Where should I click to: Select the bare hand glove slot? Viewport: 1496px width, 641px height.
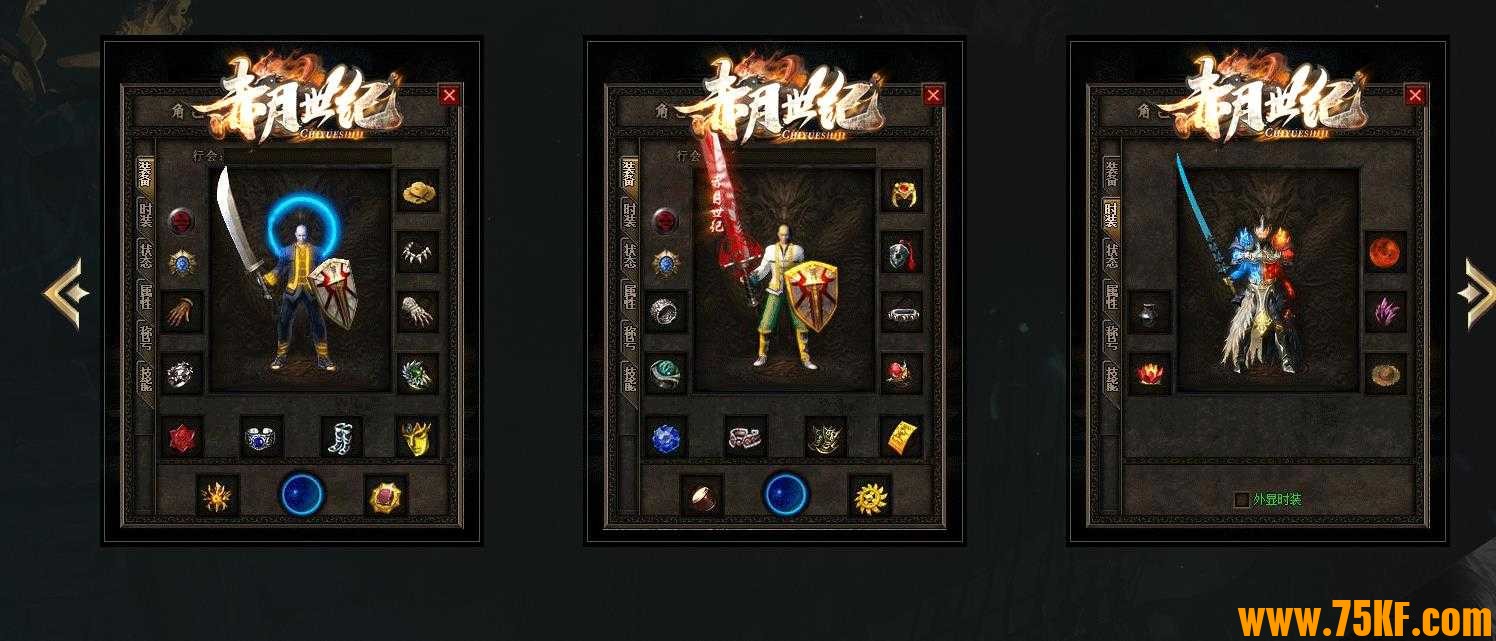point(182,312)
